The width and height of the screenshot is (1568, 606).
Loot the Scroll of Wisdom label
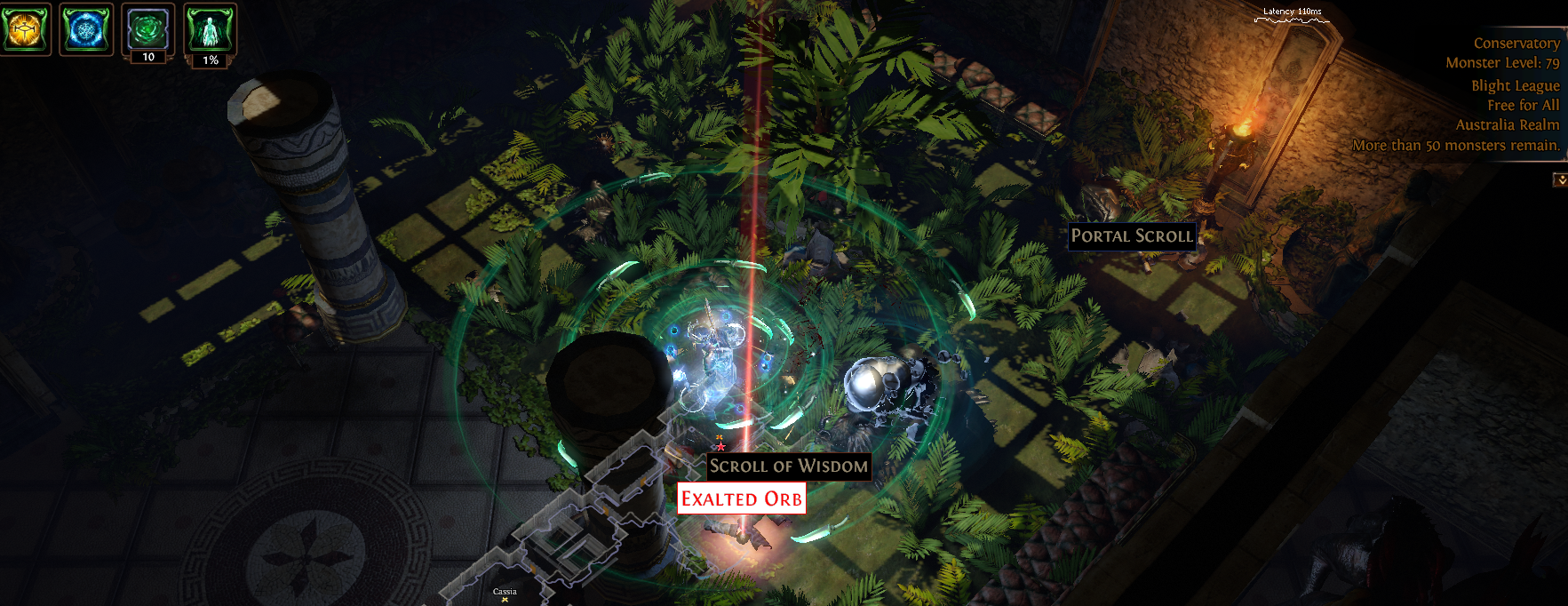[788, 466]
